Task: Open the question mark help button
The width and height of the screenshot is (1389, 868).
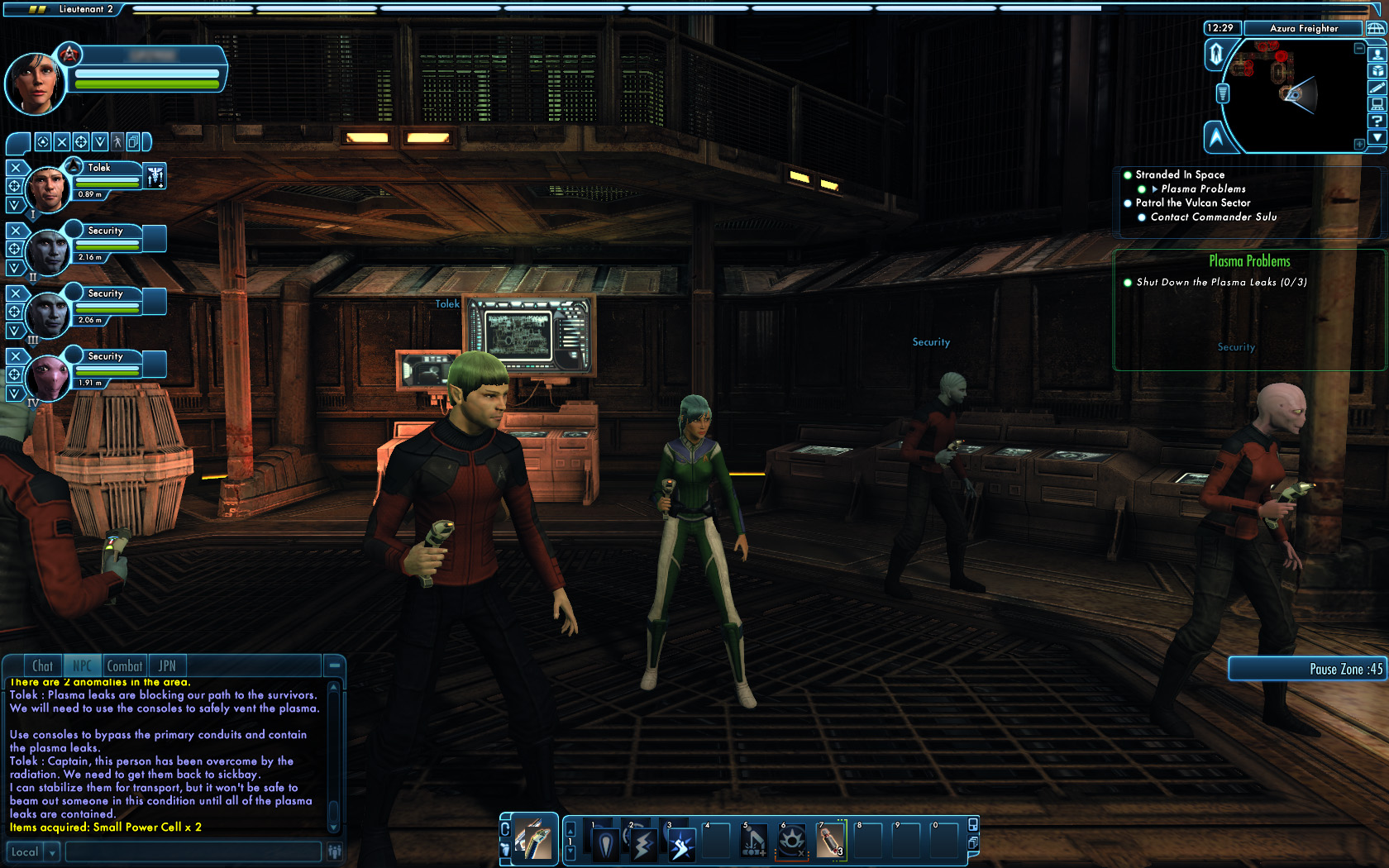Action: click(x=1377, y=121)
